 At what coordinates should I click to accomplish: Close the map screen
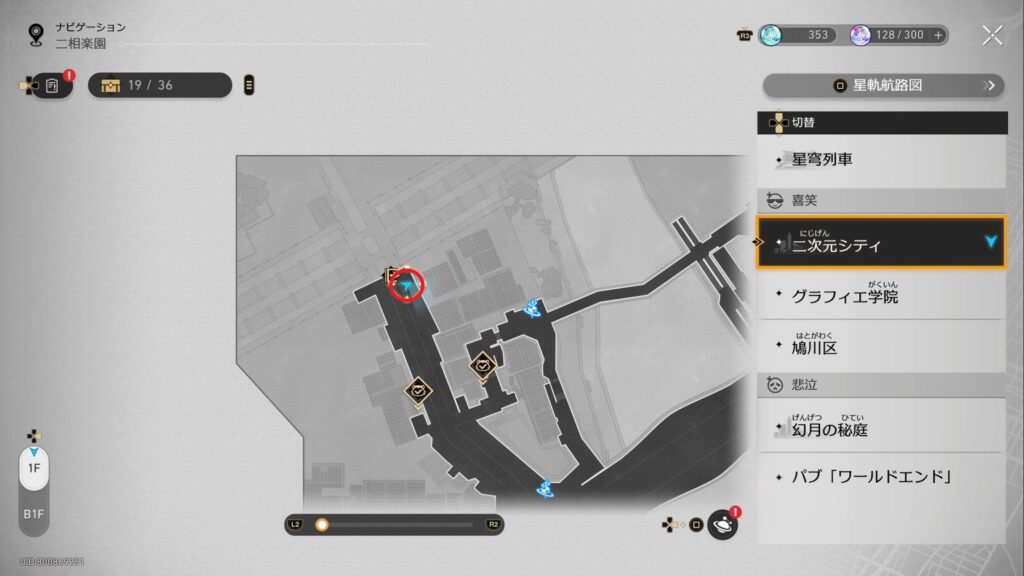click(992, 35)
